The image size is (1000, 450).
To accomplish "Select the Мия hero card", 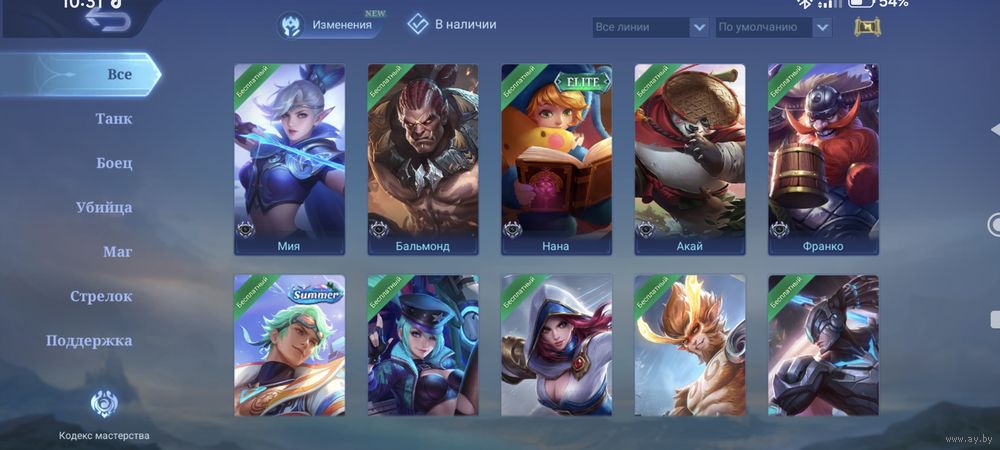I will tap(289, 160).
